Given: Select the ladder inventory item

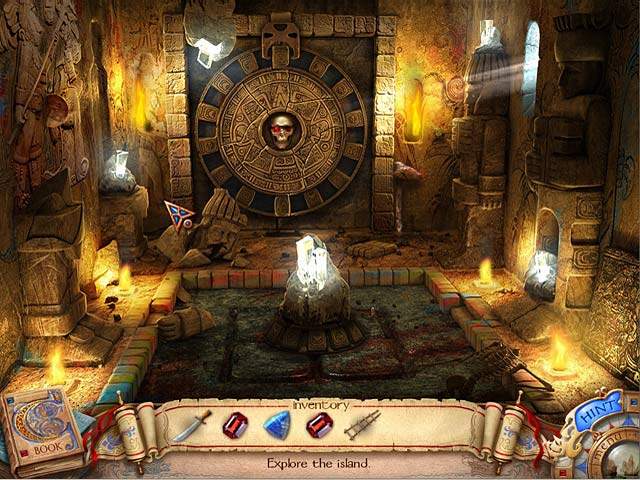Looking at the screenshot, I should point(362,425).
